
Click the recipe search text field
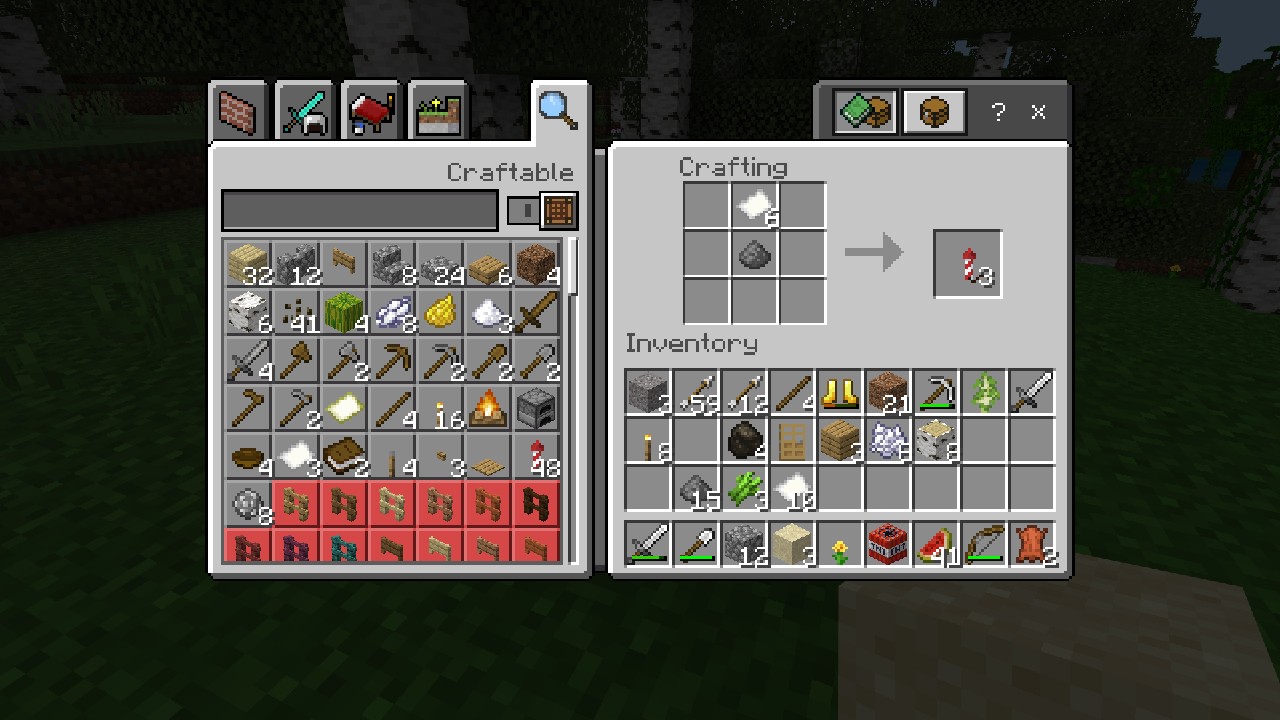pos(360,210)
